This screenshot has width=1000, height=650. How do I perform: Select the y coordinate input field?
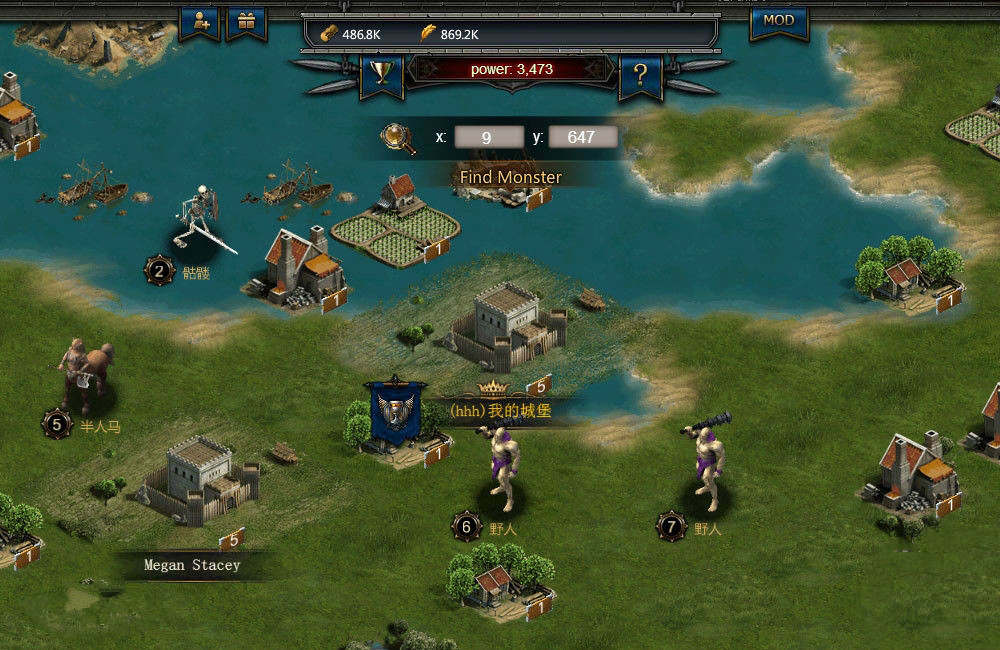click(581, 138)
